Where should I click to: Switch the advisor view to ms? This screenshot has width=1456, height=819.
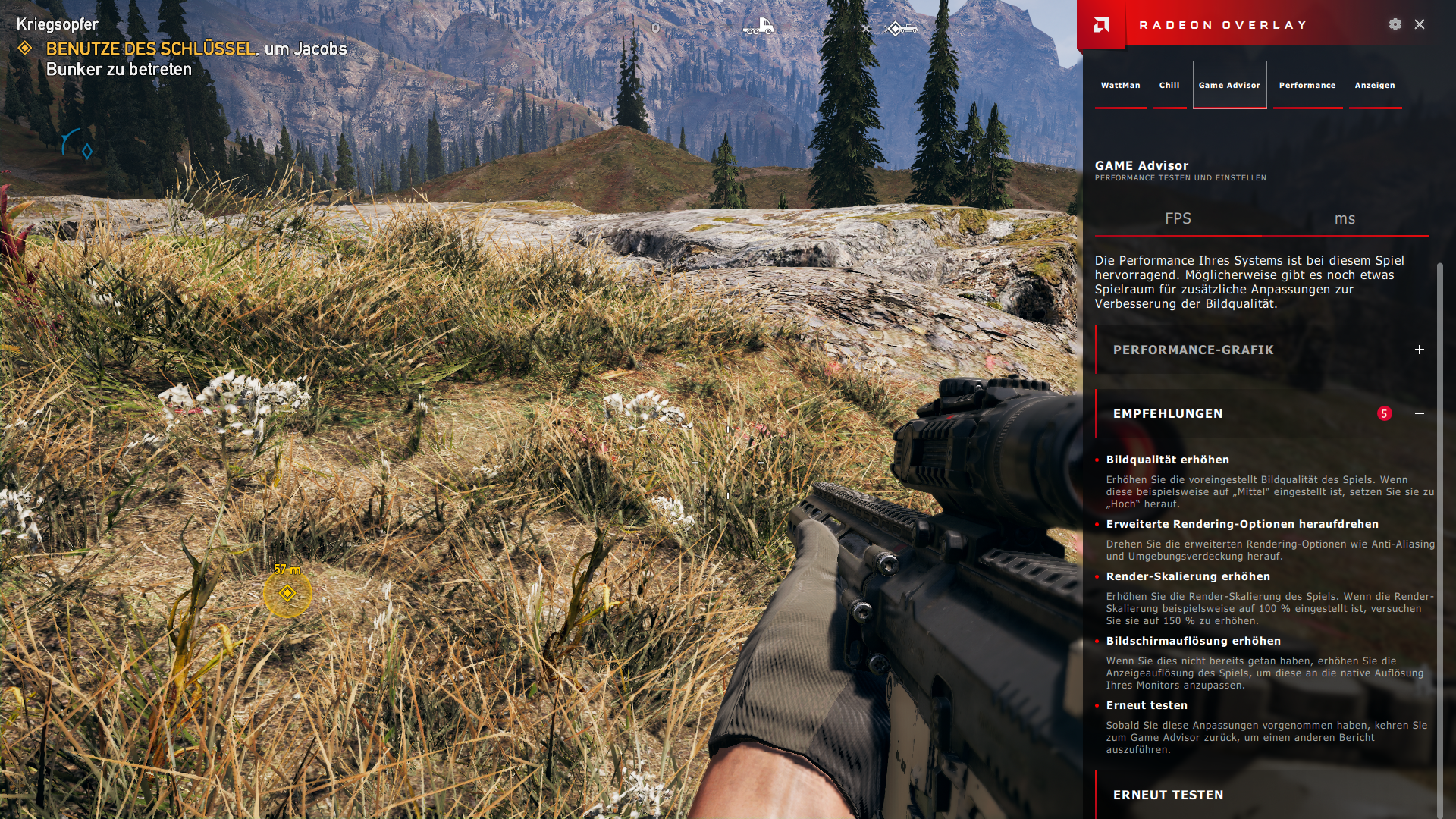(1345, 218)
